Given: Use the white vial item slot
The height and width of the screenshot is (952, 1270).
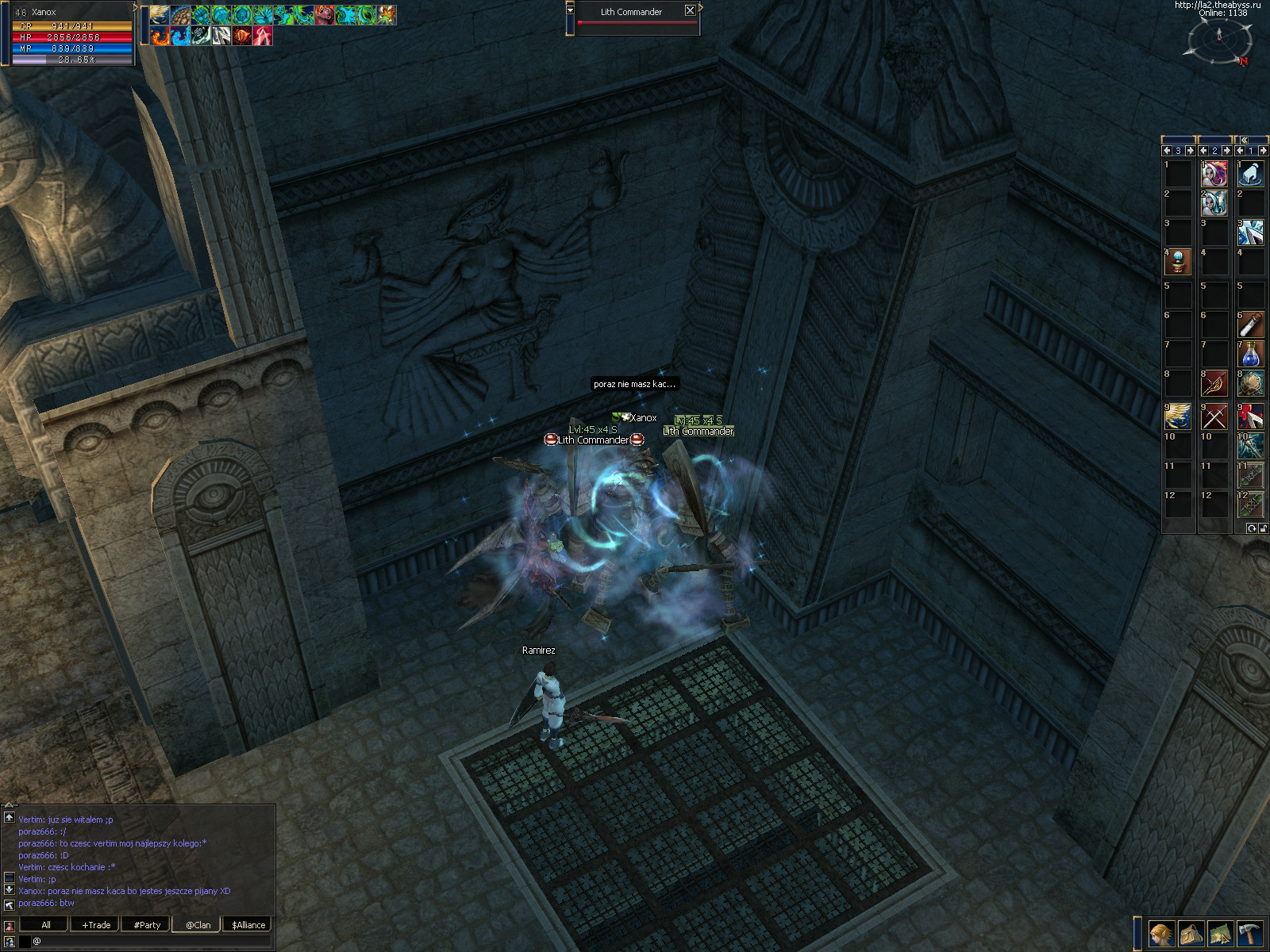Looking at the screenshot, I should 1250,324.
